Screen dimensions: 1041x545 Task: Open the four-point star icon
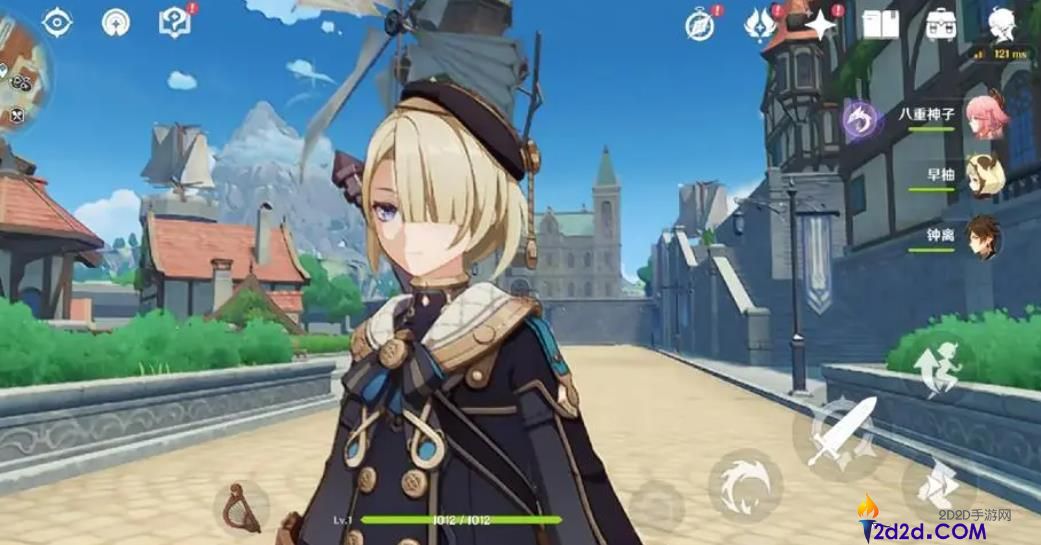(821, 25)
